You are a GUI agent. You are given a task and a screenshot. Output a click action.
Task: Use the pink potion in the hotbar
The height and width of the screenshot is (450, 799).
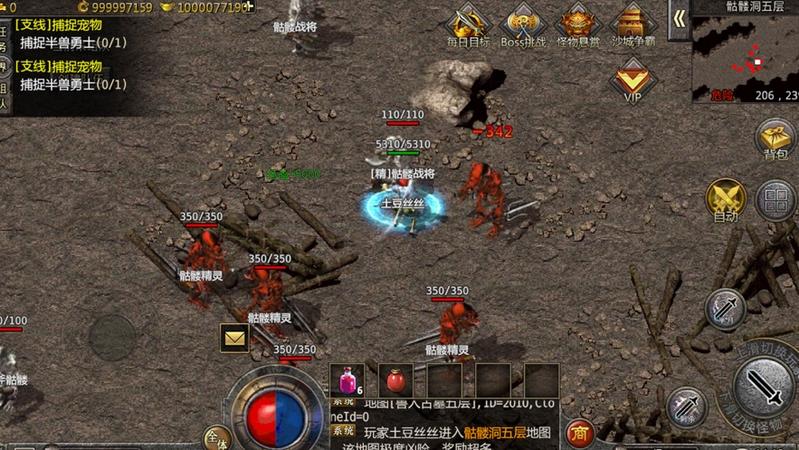coord(347,380)
